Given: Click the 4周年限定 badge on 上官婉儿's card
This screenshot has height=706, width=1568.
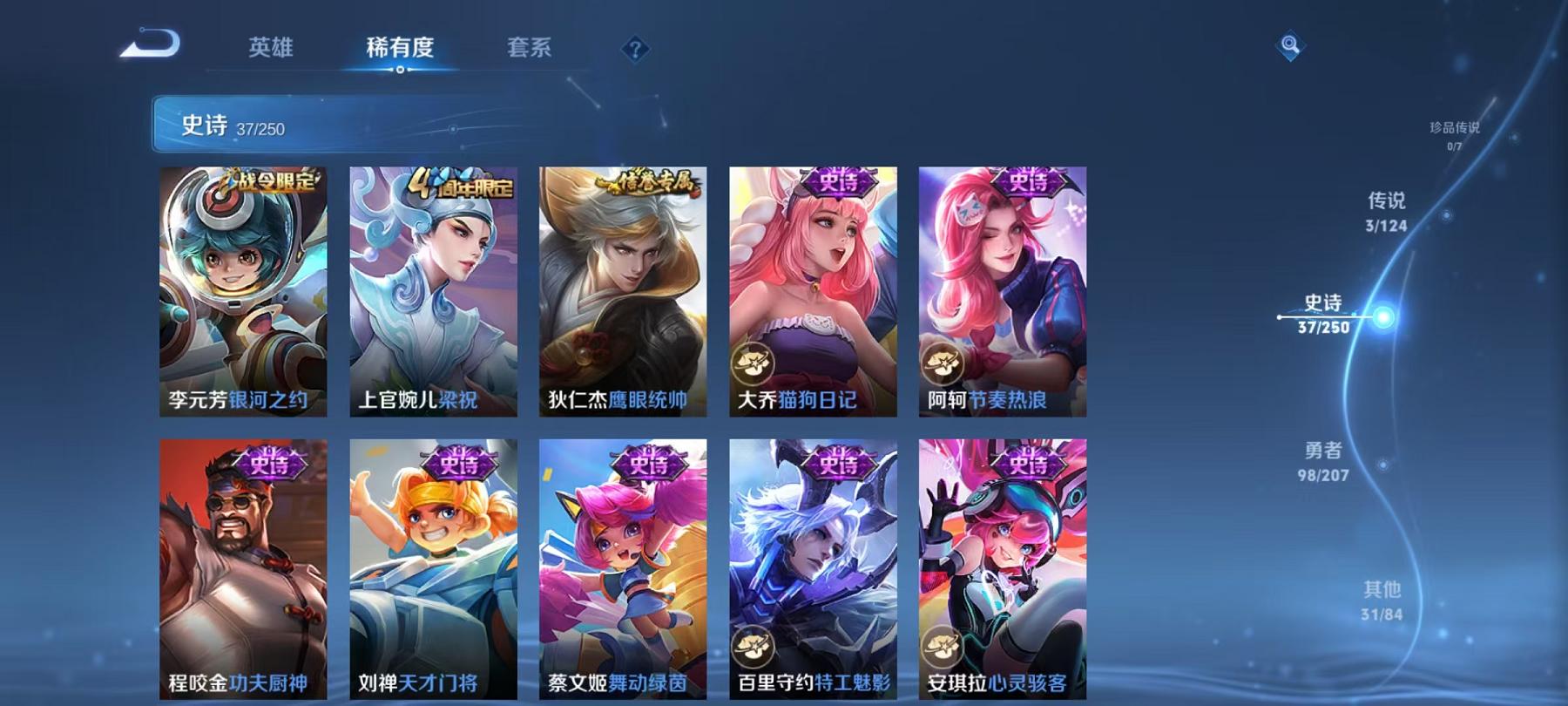Looking at the screenshot, I should pyautogui.click(x=460, y=184).
